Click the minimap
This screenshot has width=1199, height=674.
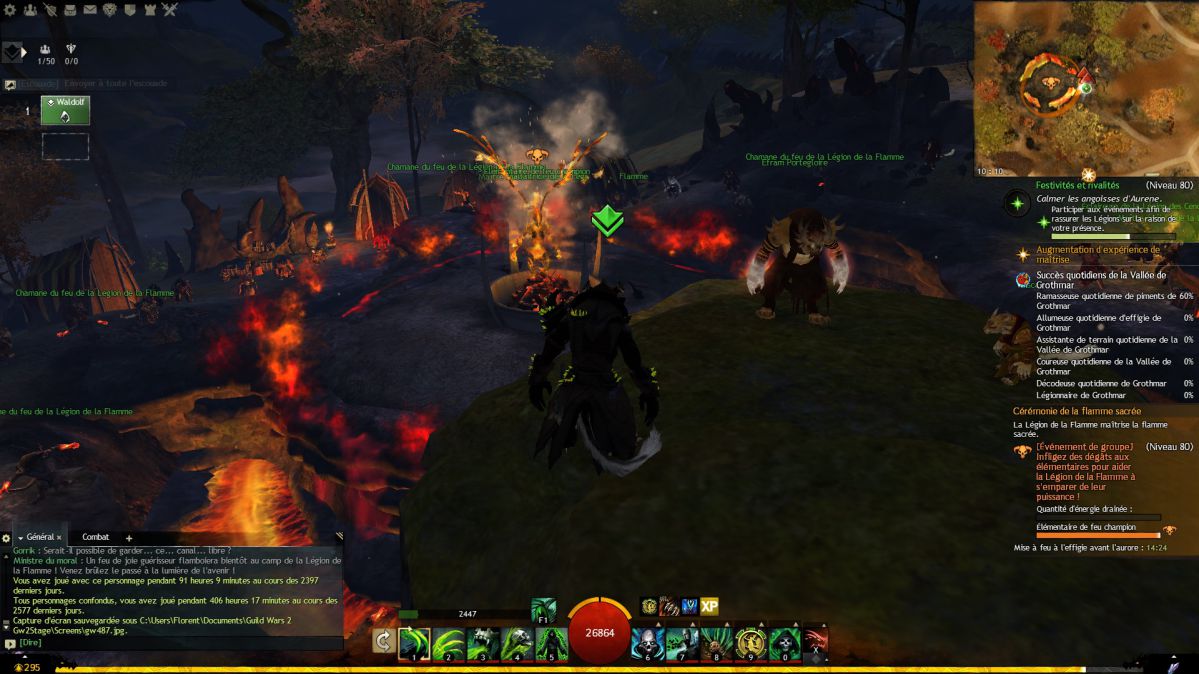tap(1086, 88)
